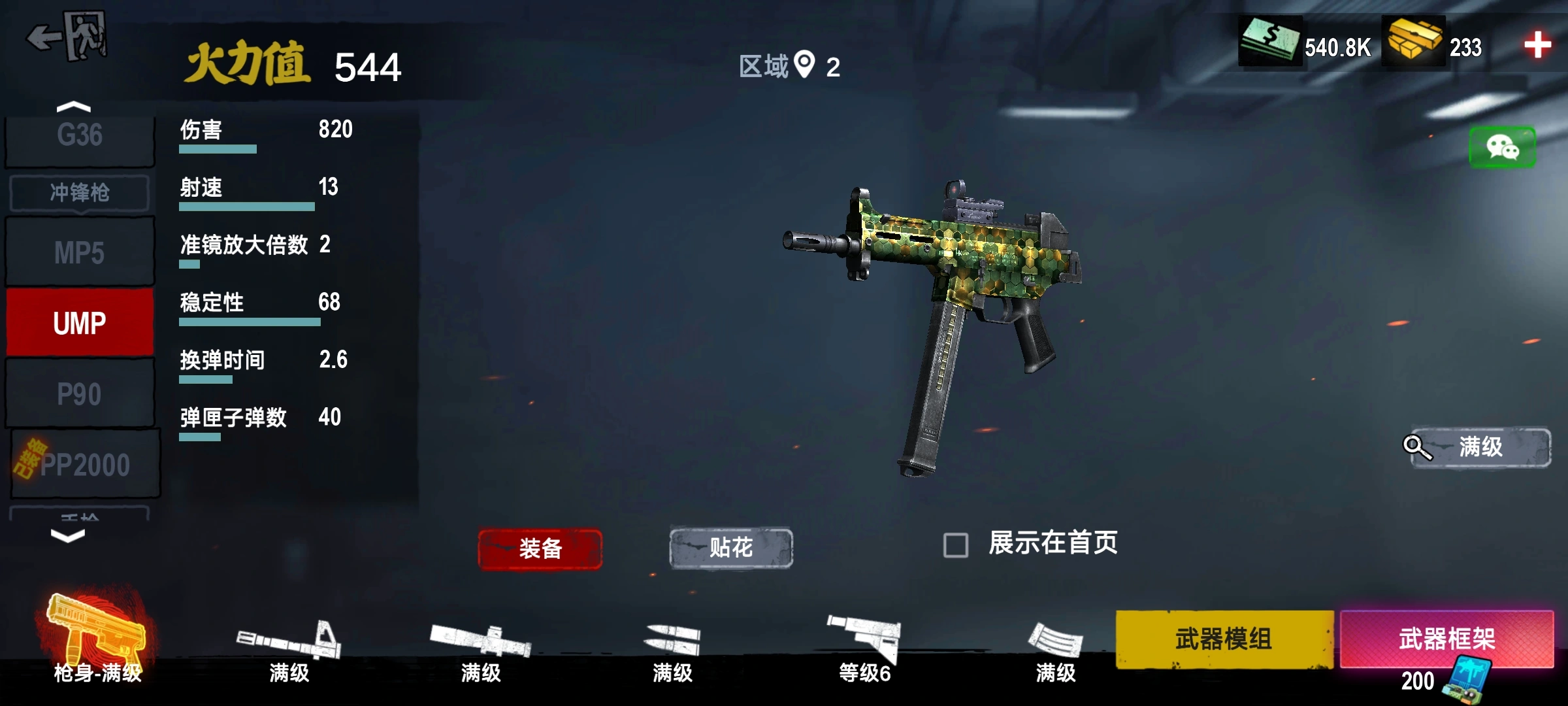Select the 冲锋枪 category label
The width and height of the screenshot is (1568, 706).
[x=78, y=193]
